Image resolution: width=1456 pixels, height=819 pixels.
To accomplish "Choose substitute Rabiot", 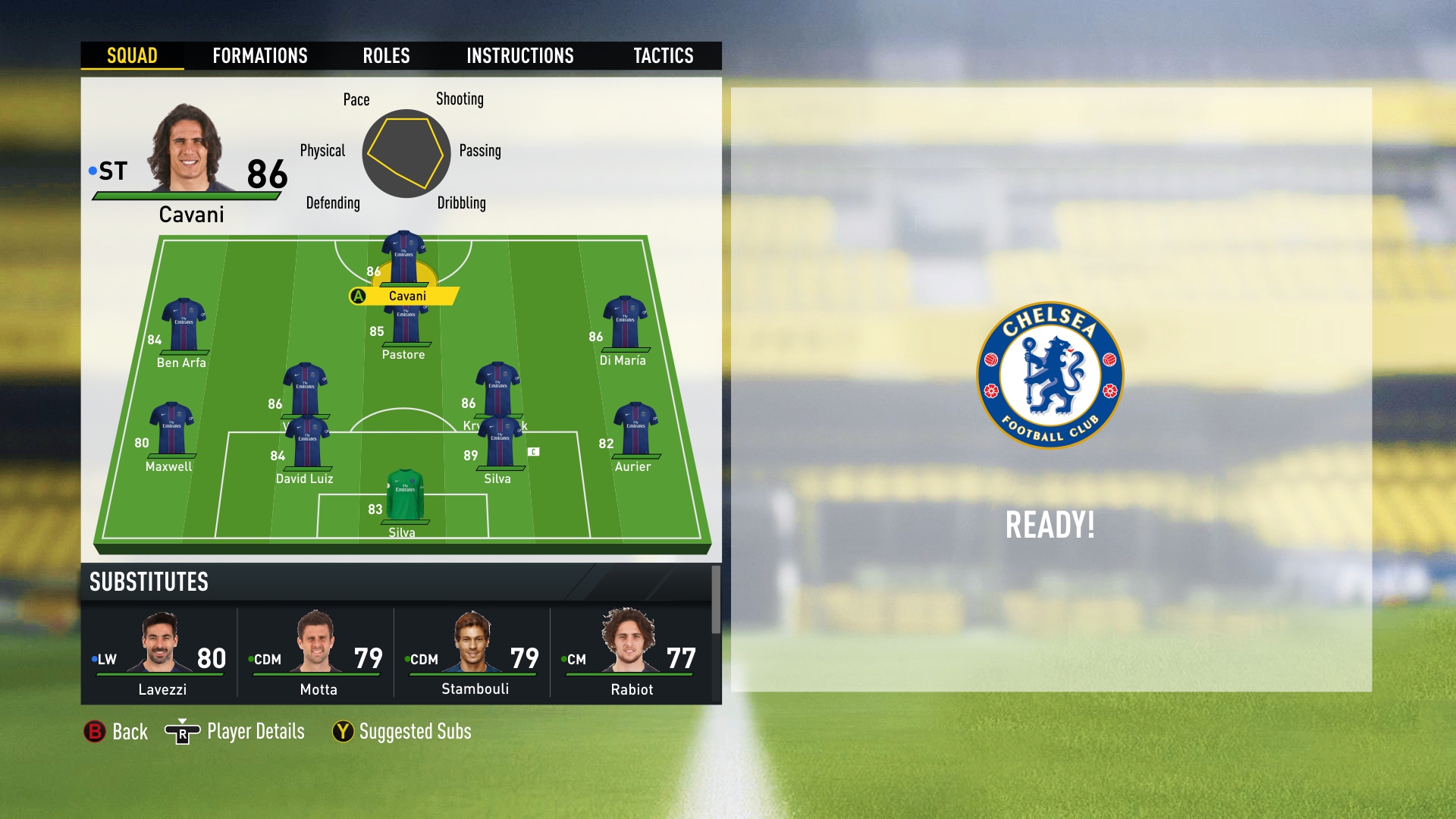I will pyautogui.click(x=629, y=652).
